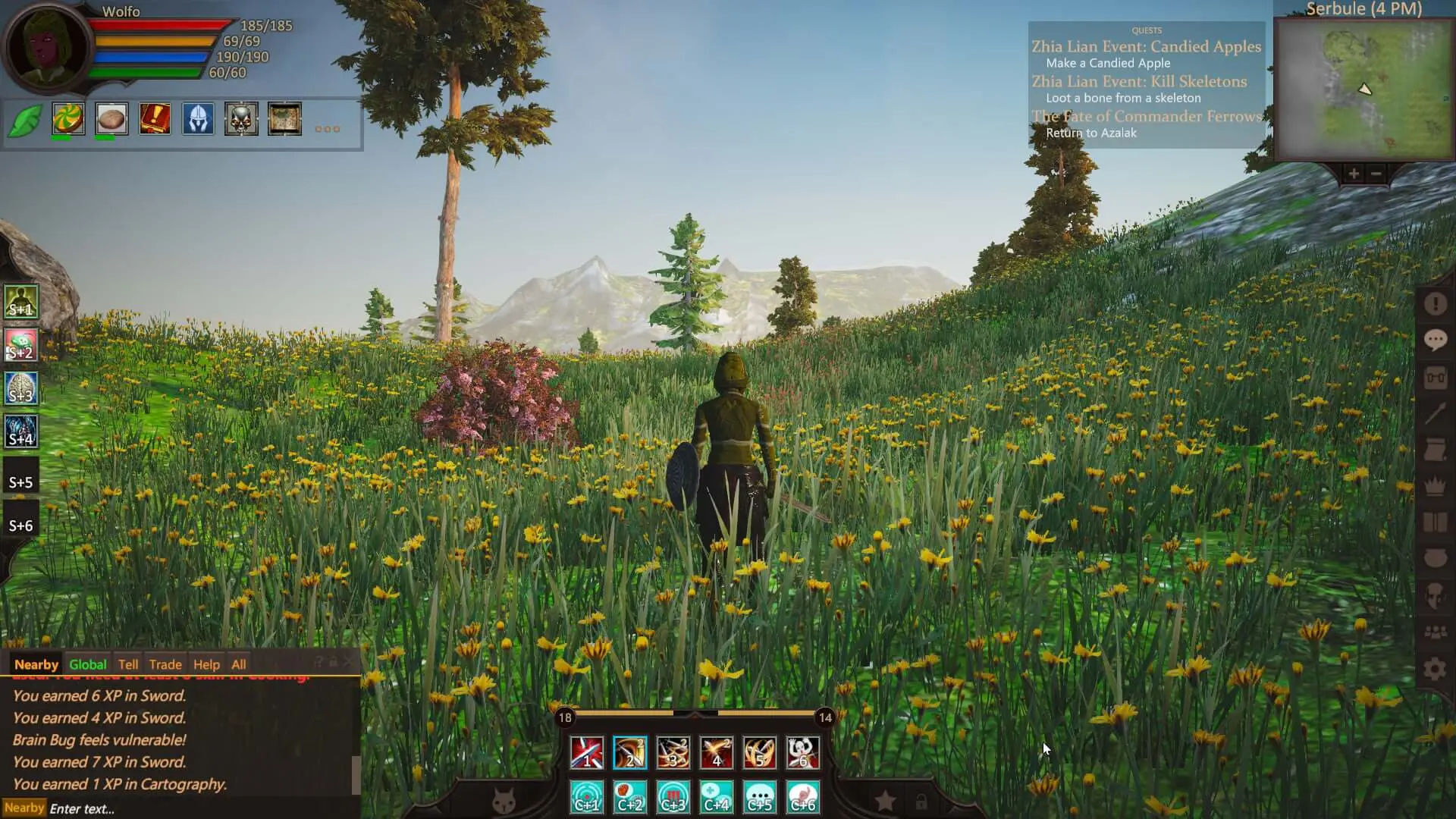This screenshot has height=819, width=1456.
Task: Select the Help chat tab
Action: tap(206, 664)
